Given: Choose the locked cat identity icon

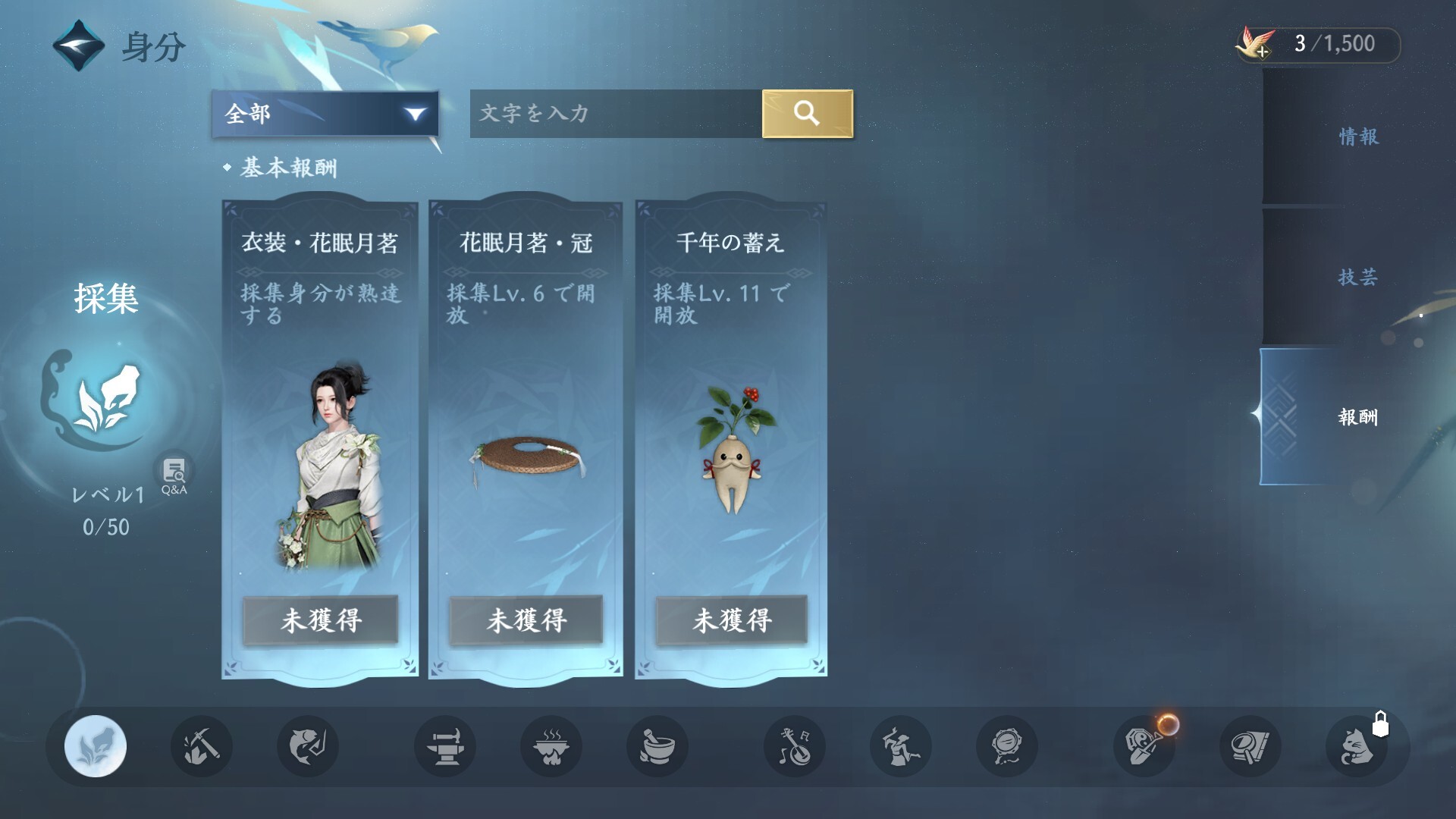Looking at the screenshot, I should tap(1357, 746).
